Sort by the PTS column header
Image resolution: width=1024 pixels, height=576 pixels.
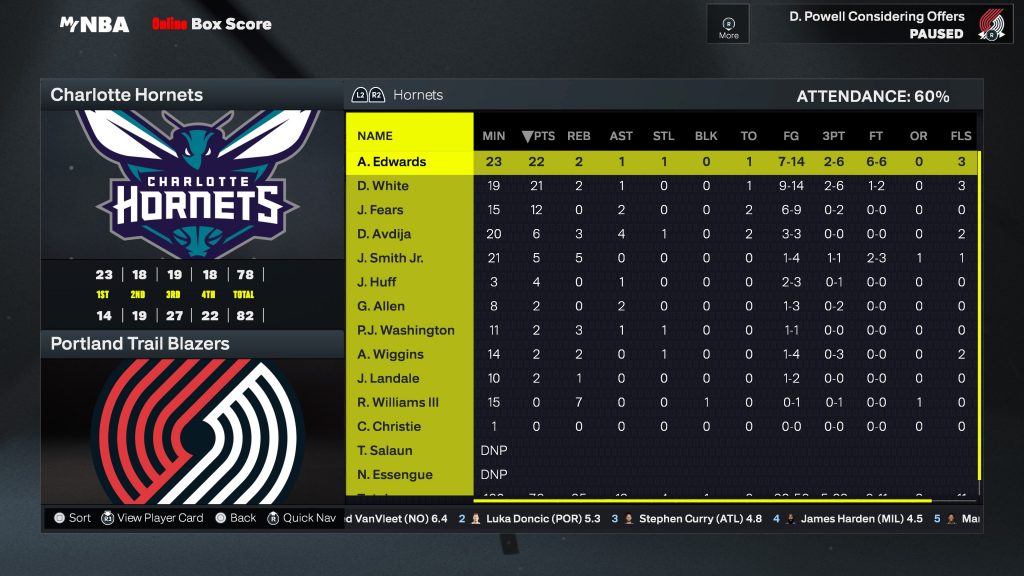click(x=538, y=136)
